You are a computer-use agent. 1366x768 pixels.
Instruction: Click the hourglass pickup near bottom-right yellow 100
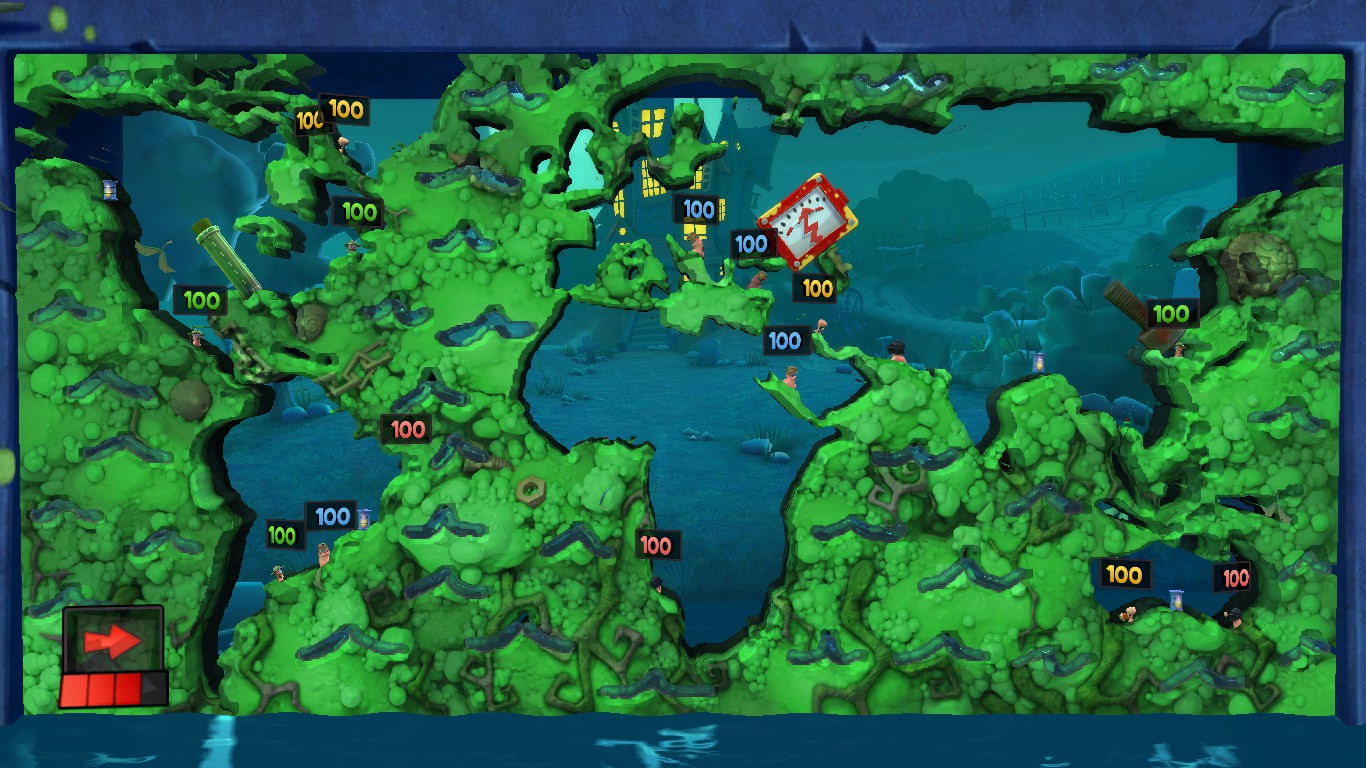(x=1176, y=599)
